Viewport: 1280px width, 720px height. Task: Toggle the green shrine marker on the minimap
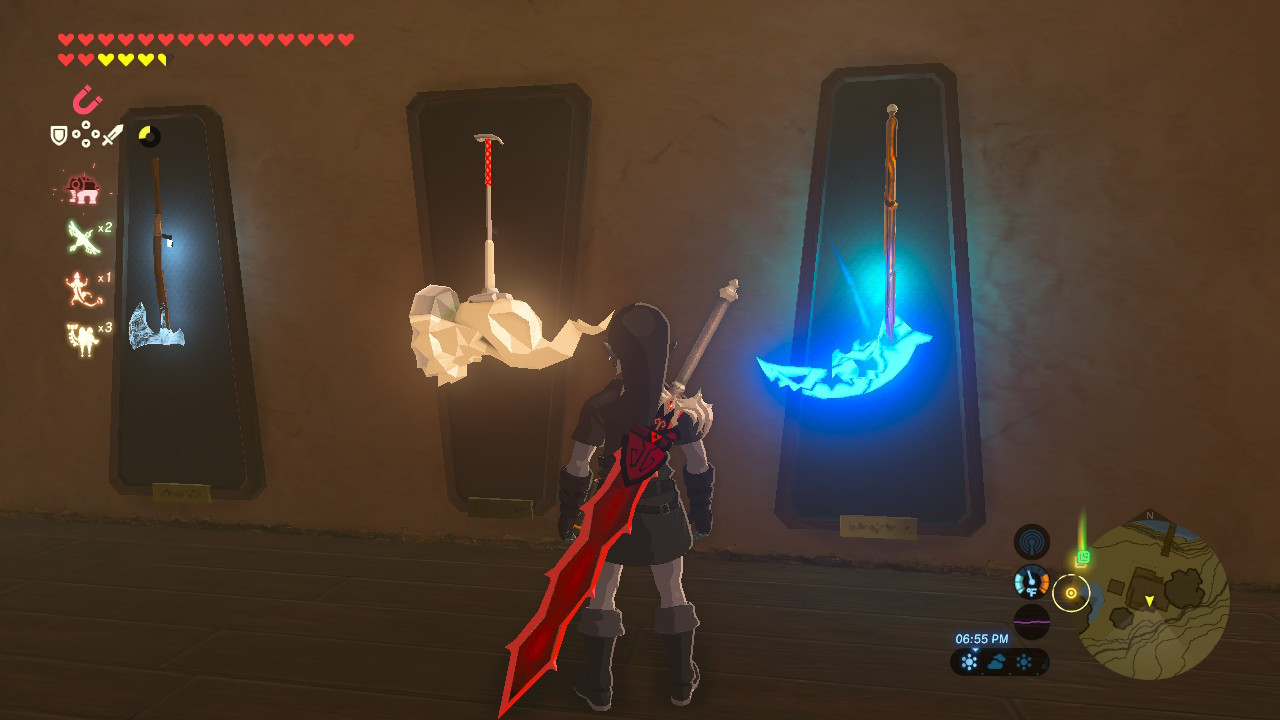point(1084,555)
